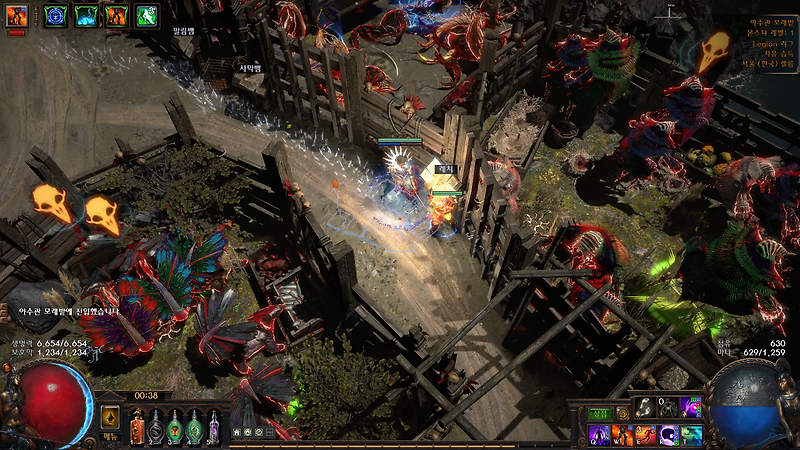This screenshot has height=450, width=800.
Task: Open the yellow arrow level-up gem panel
Action: point(110,417)
